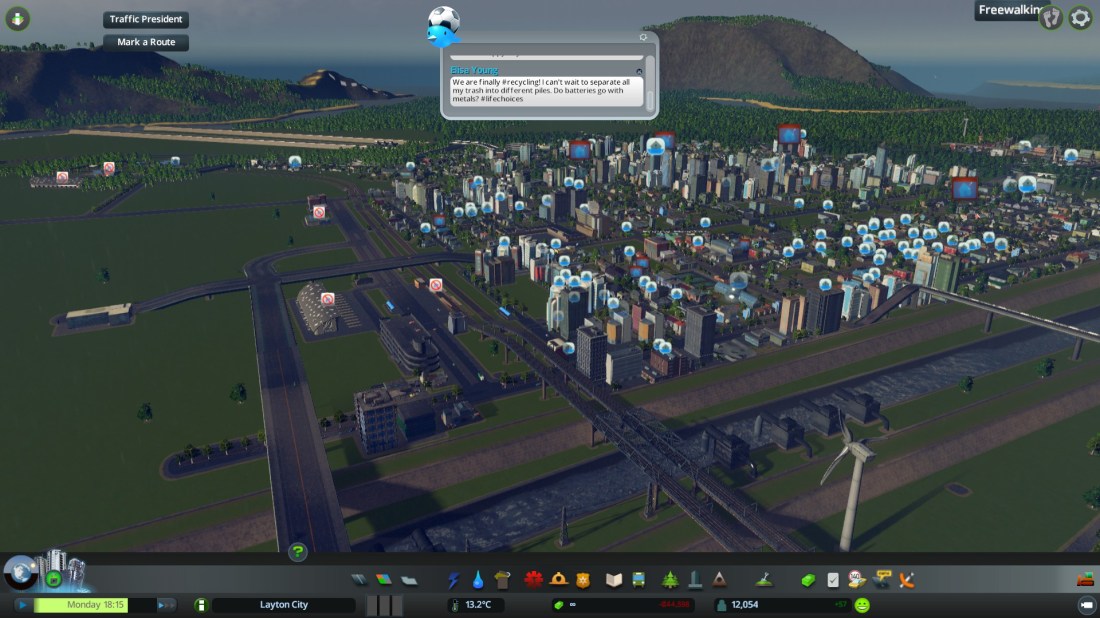Image resolution: width=1100 pixels, height=618 pixels.
Task: Select the Education book menu
Action: (x=614, y=580)
